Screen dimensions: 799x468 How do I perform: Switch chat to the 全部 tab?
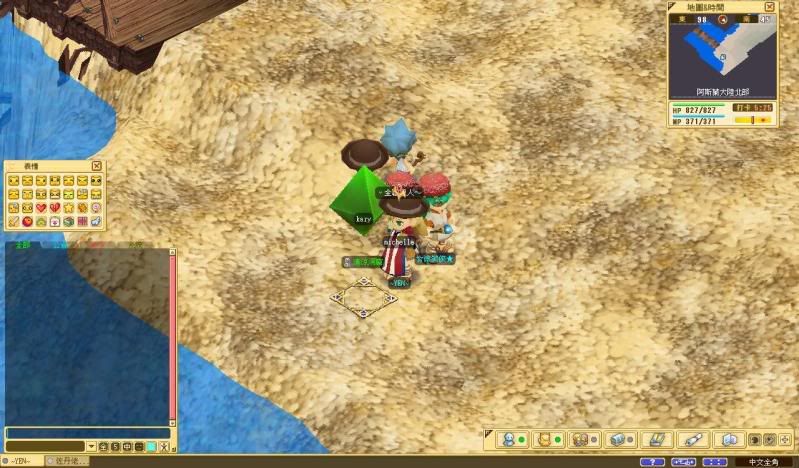(x=19, y=243)
